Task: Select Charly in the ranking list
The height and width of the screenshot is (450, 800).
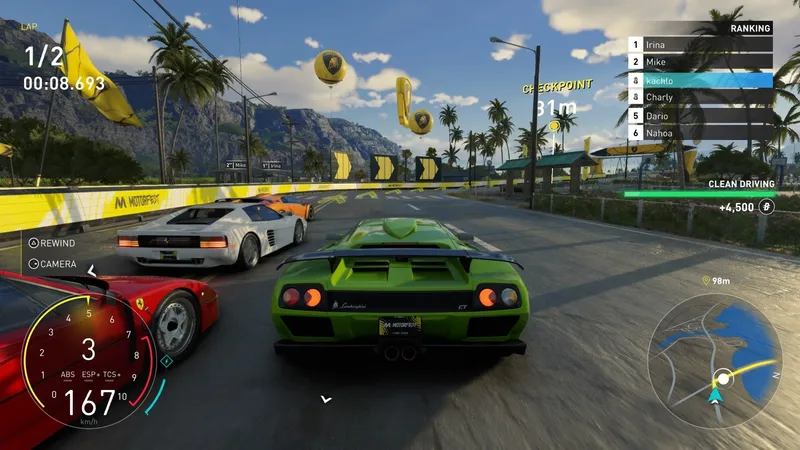Action: tap(700, 97)
